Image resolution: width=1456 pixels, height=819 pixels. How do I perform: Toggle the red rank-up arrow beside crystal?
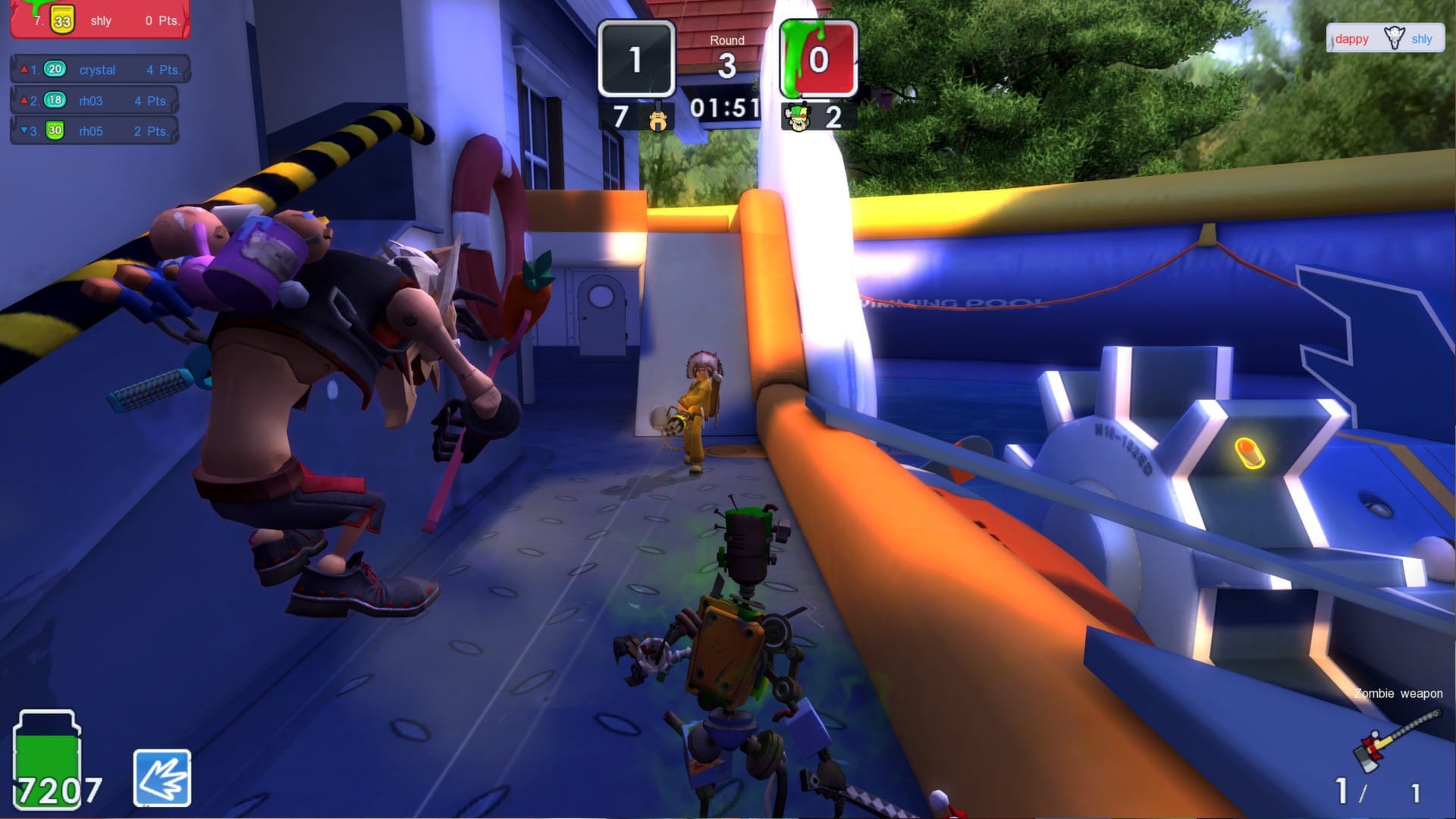coord(23,69)
